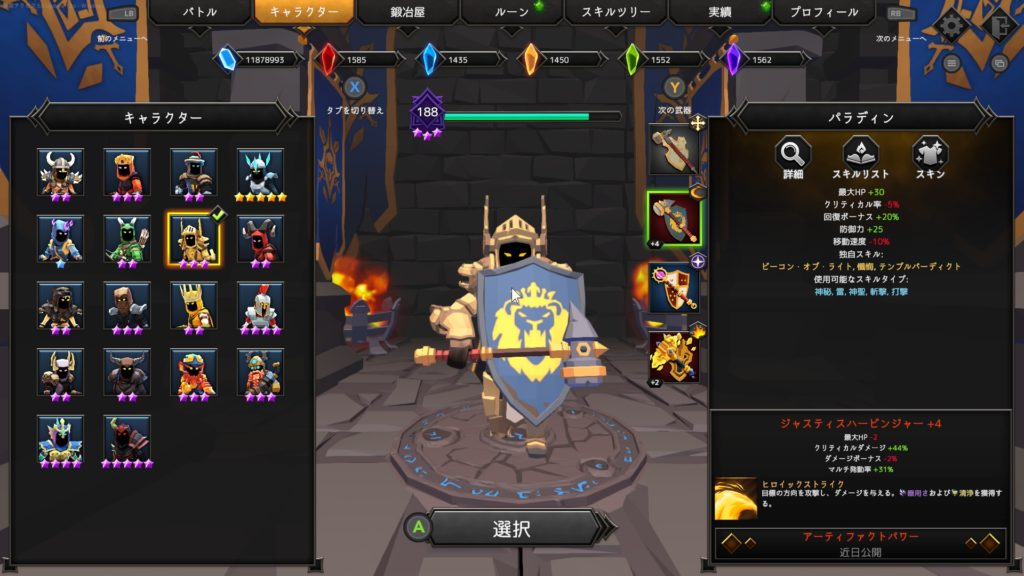The image size is (1024, 576).
Task: Open the スキルツリー tab
Action: 615,13
